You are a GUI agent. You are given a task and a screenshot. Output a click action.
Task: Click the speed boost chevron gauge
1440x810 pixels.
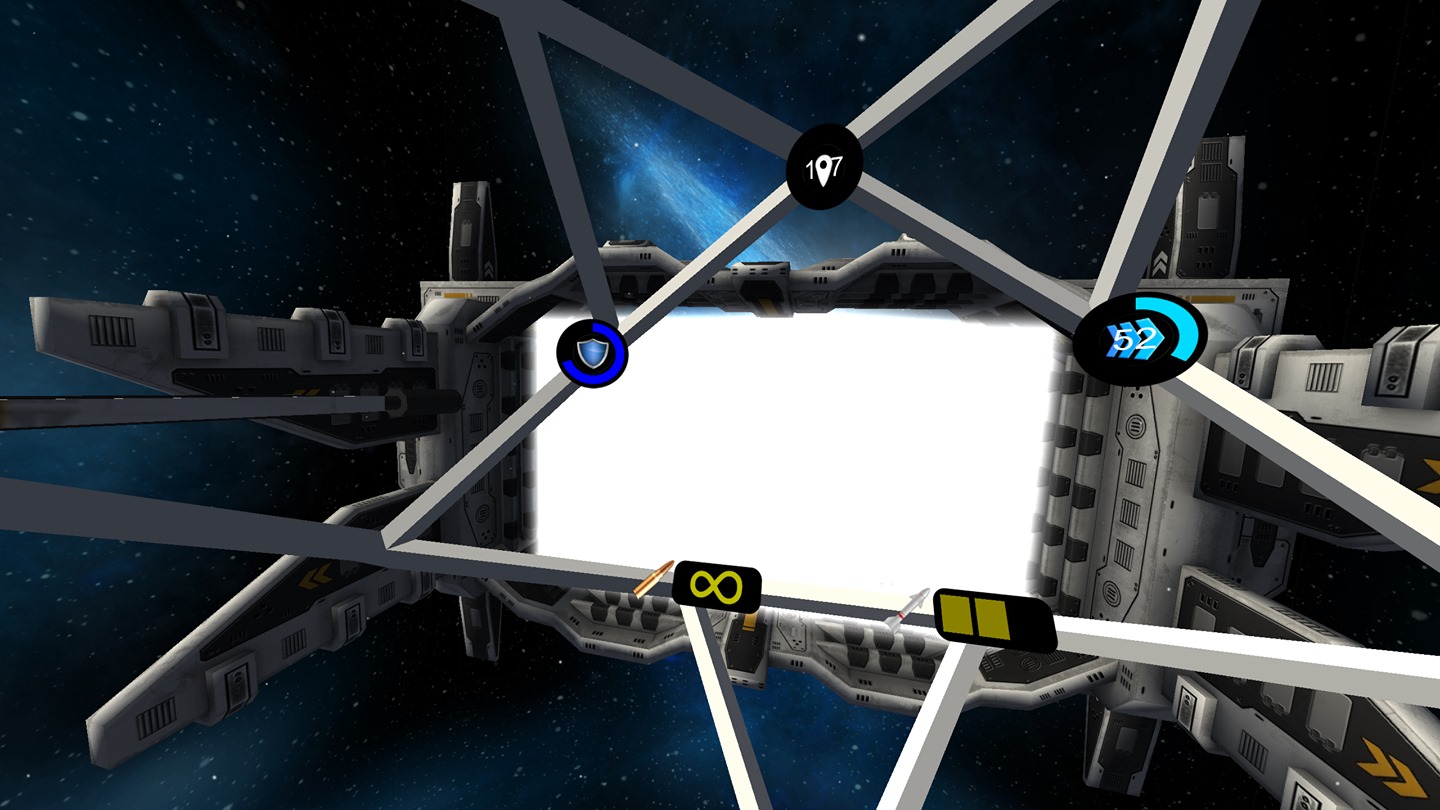click(x=1139, y=339)
